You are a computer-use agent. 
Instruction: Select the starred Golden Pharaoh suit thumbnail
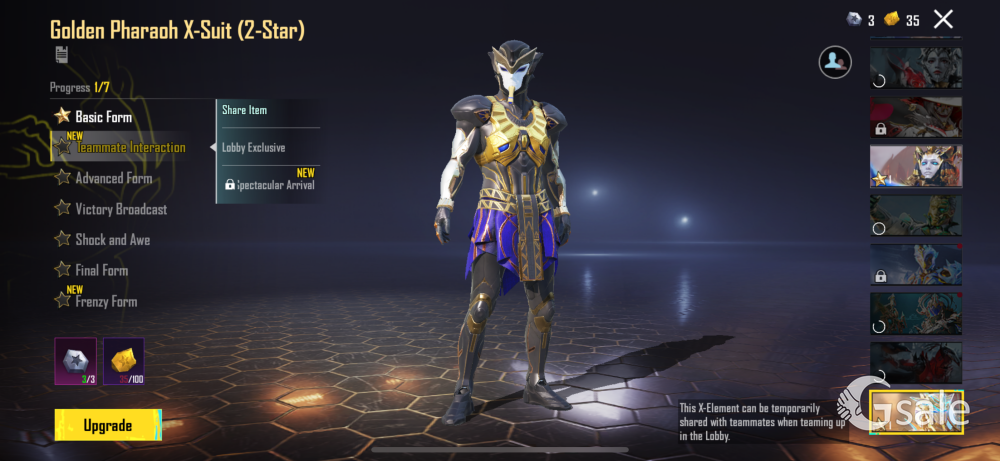[916, 166]
